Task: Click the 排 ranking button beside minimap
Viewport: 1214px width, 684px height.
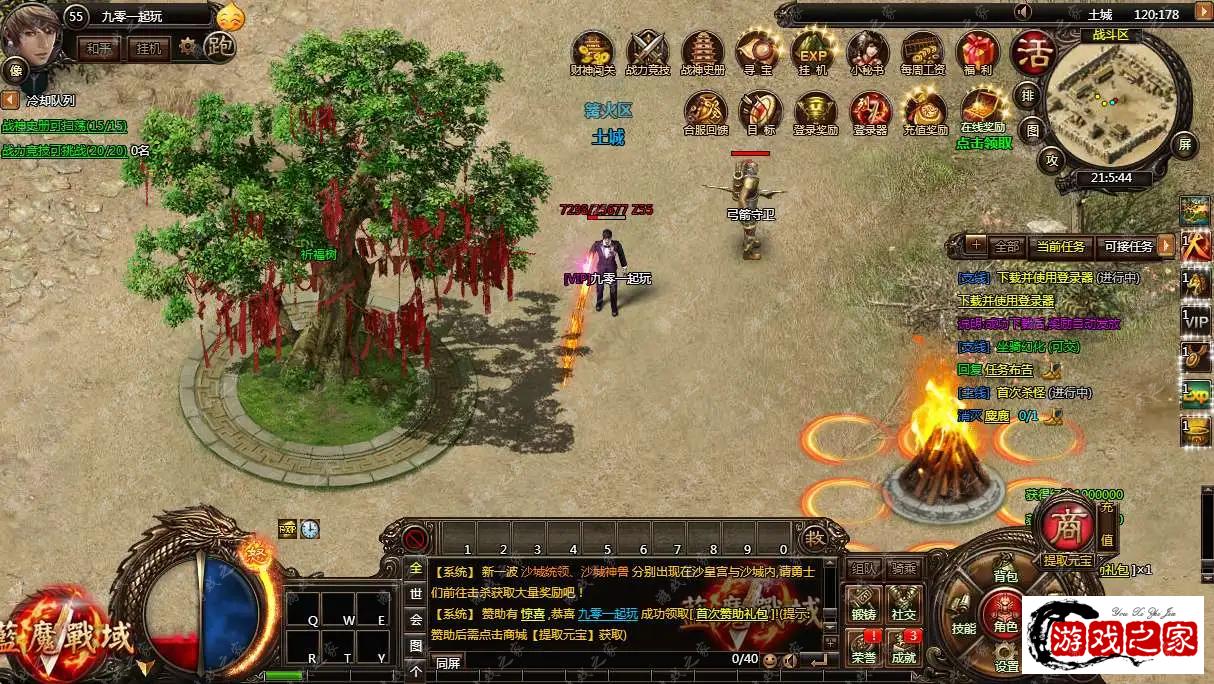Action: click(x=1027, y=96)
